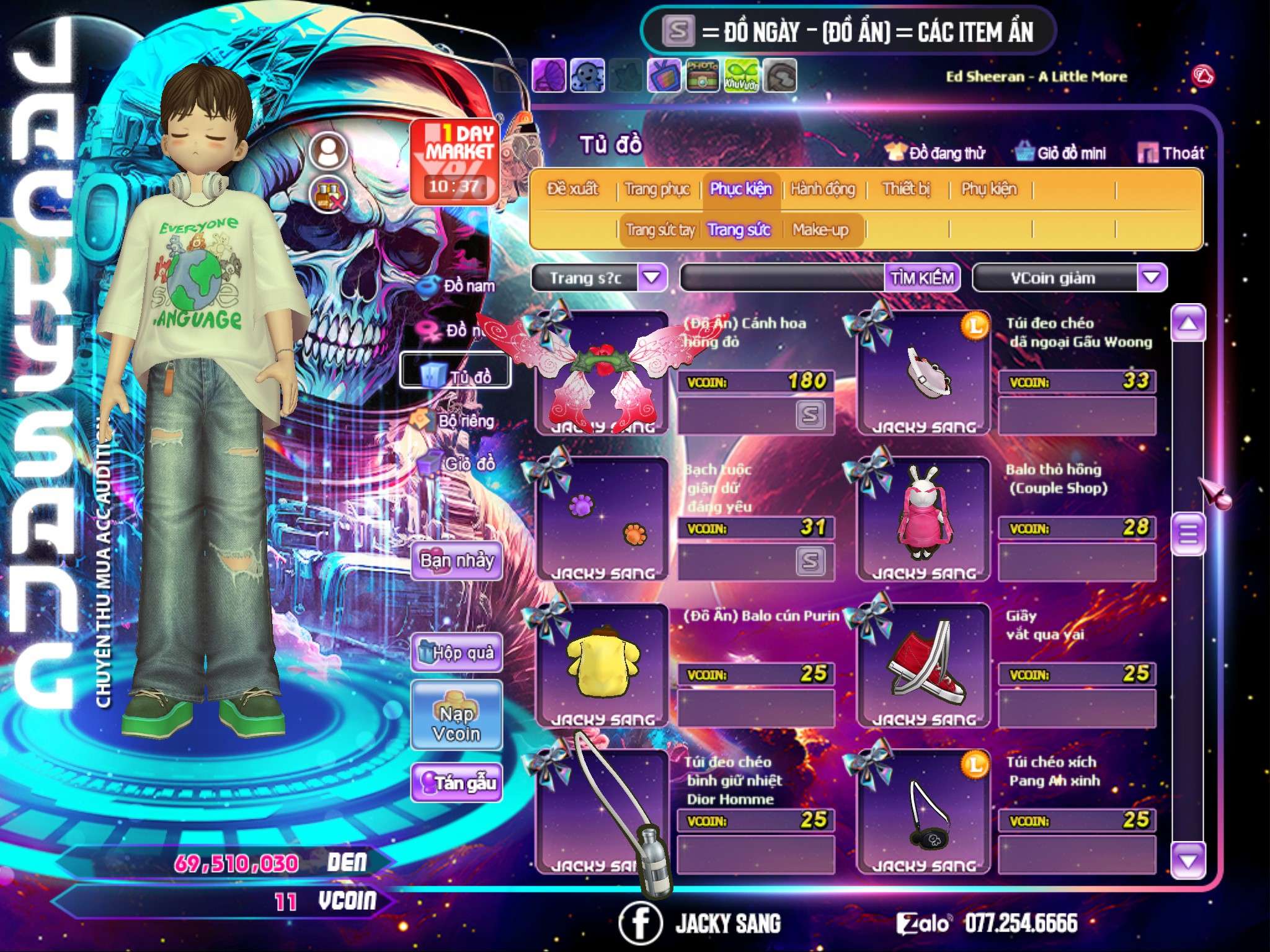The image size is (1270, 952).
Task: Select the Thiết bị tab
Action: [906, 189]
